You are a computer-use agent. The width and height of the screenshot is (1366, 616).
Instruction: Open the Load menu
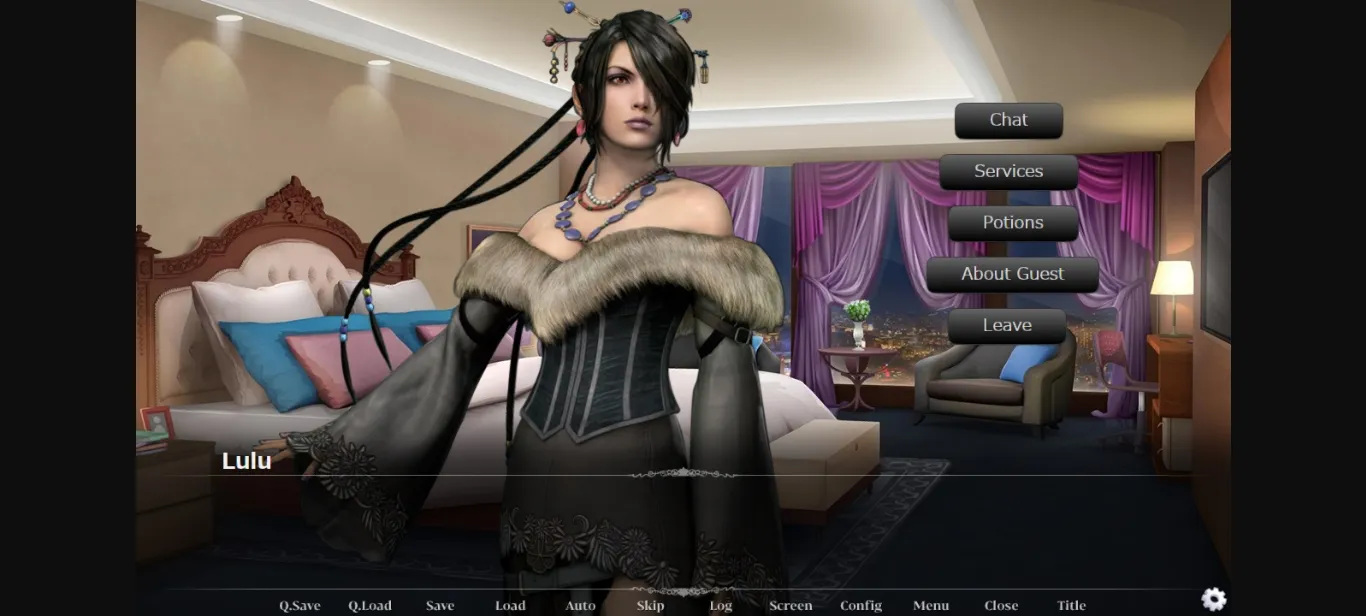(x=510, y=605)
